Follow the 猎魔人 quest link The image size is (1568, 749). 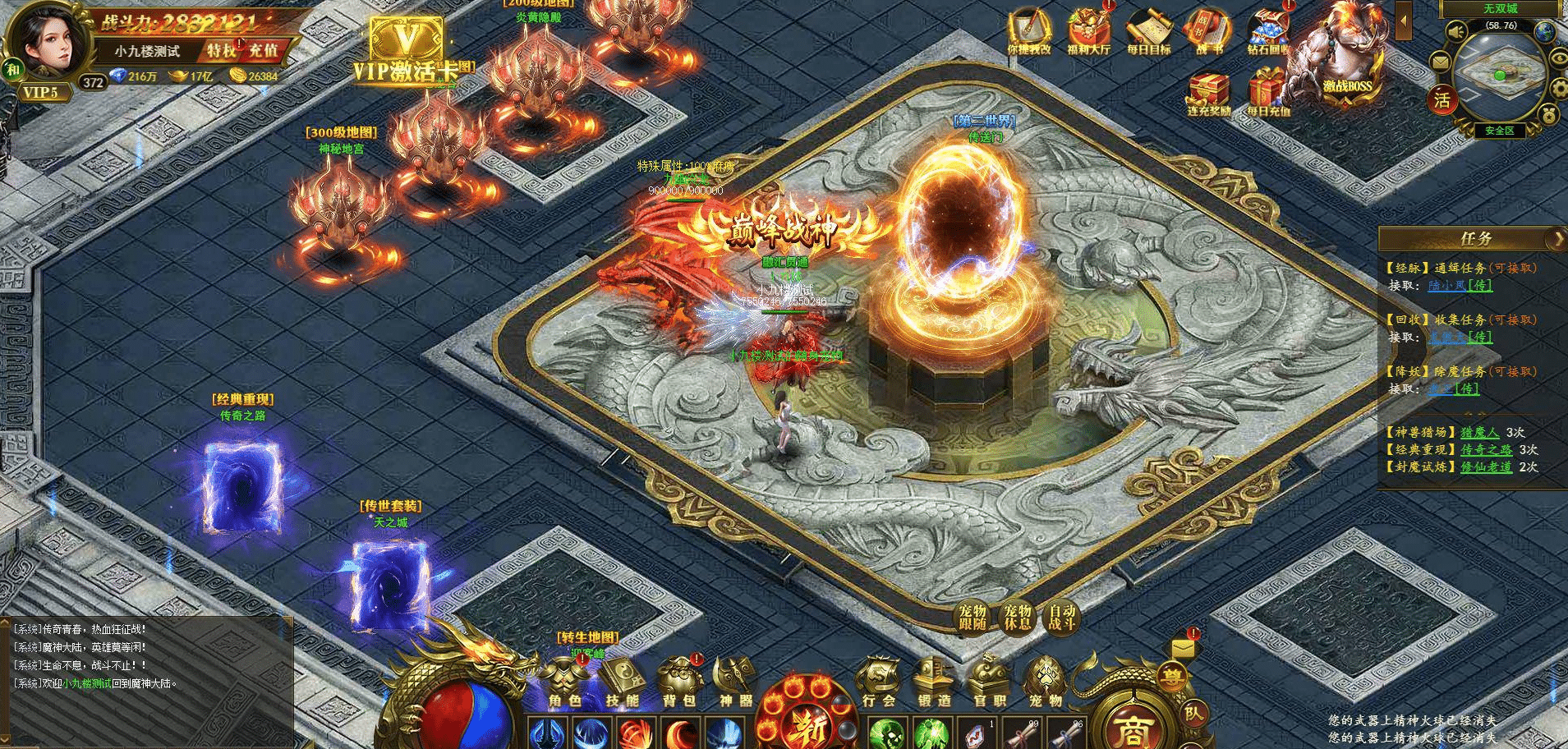[x=1479, y=432]
